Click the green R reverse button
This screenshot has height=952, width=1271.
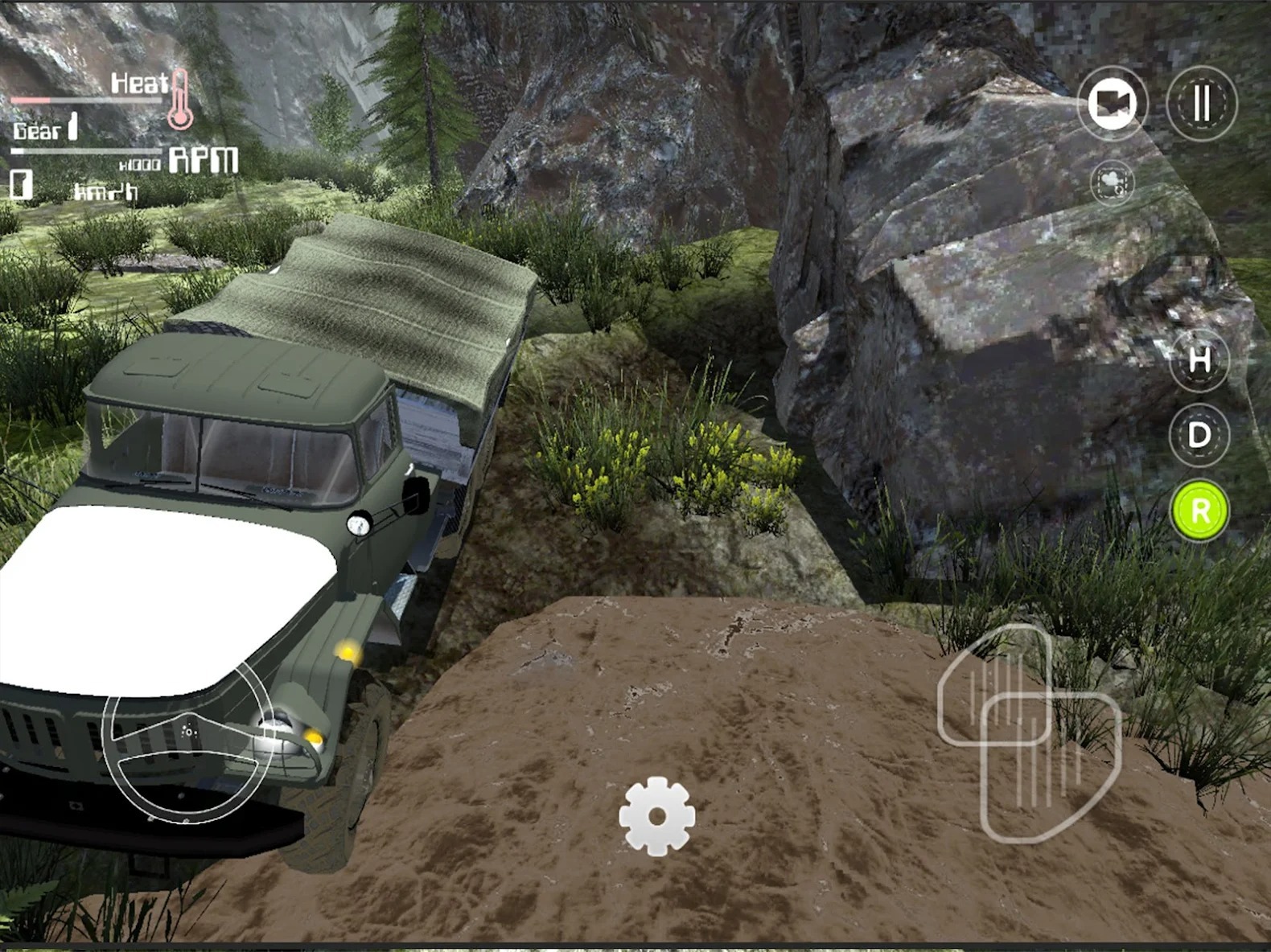click(x=1199, y=511)
